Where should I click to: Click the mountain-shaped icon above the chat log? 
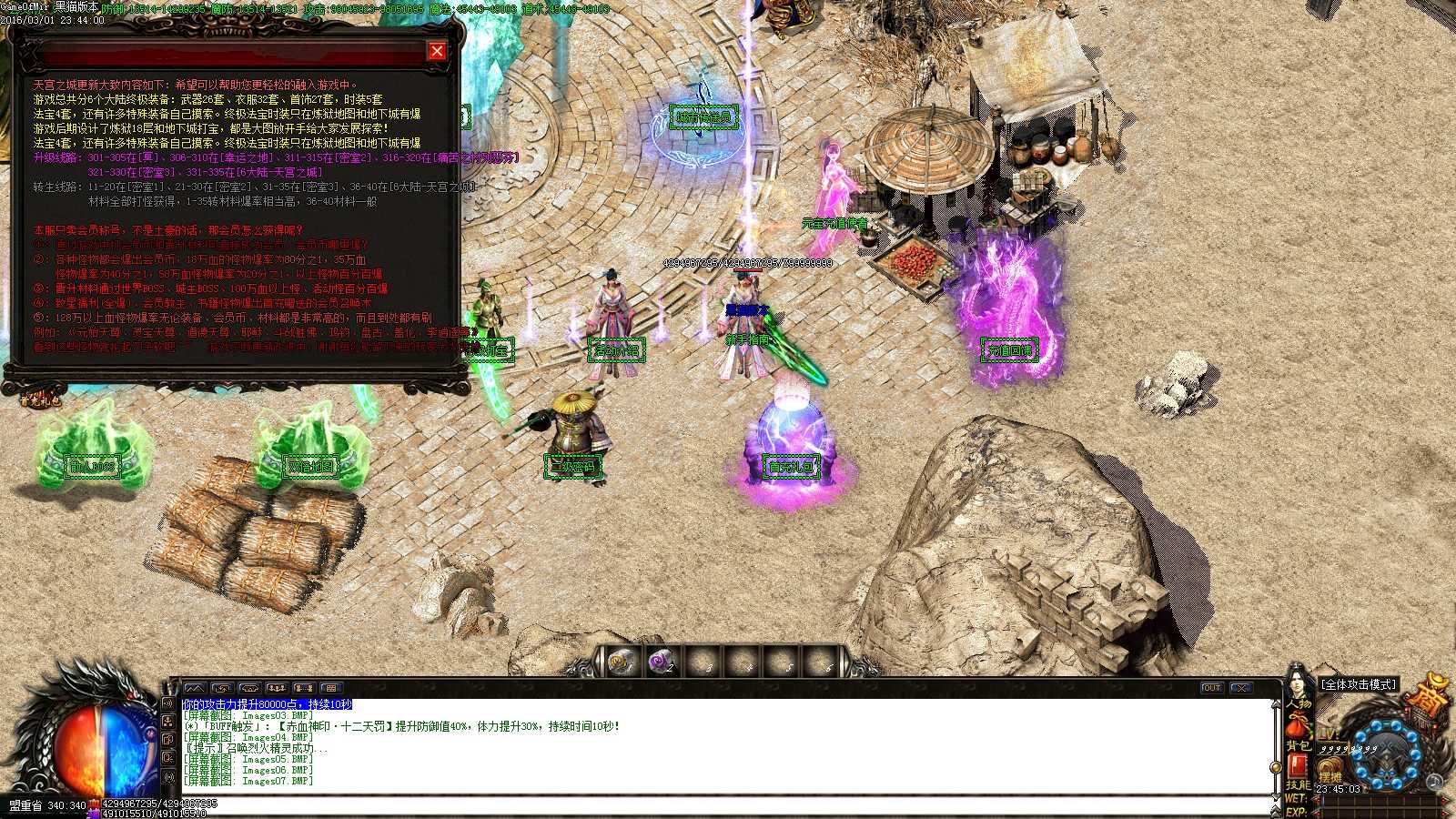click(x=195, y=688)
